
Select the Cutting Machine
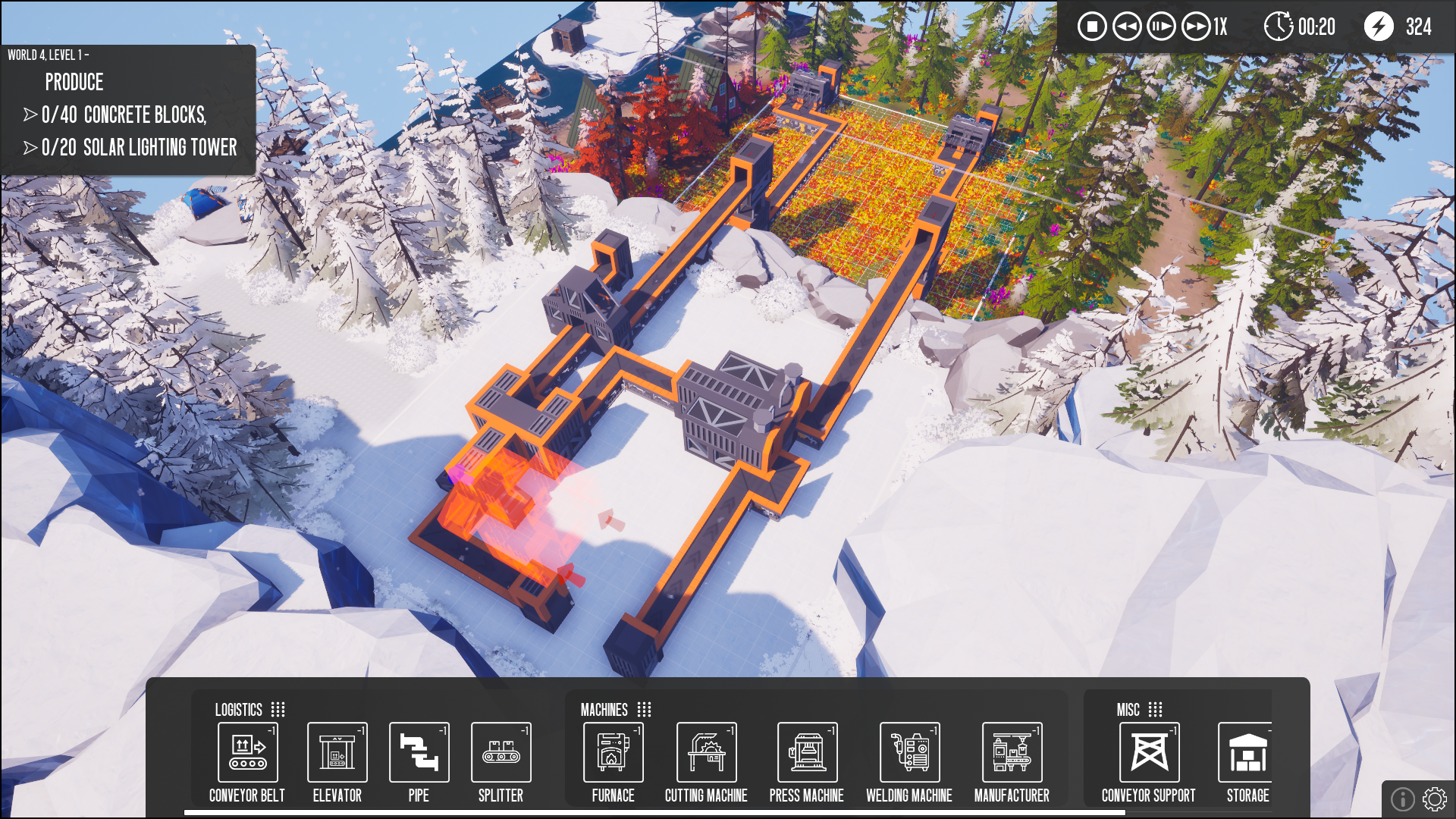pos(706,753)
